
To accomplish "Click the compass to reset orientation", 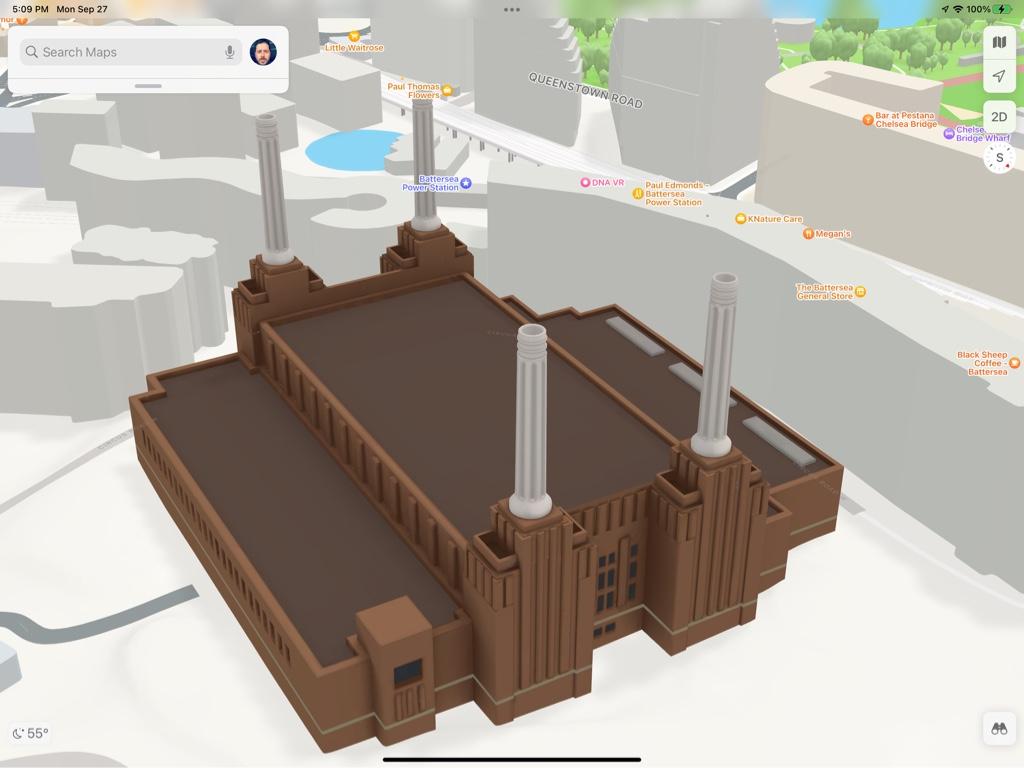I will point(999,157).
